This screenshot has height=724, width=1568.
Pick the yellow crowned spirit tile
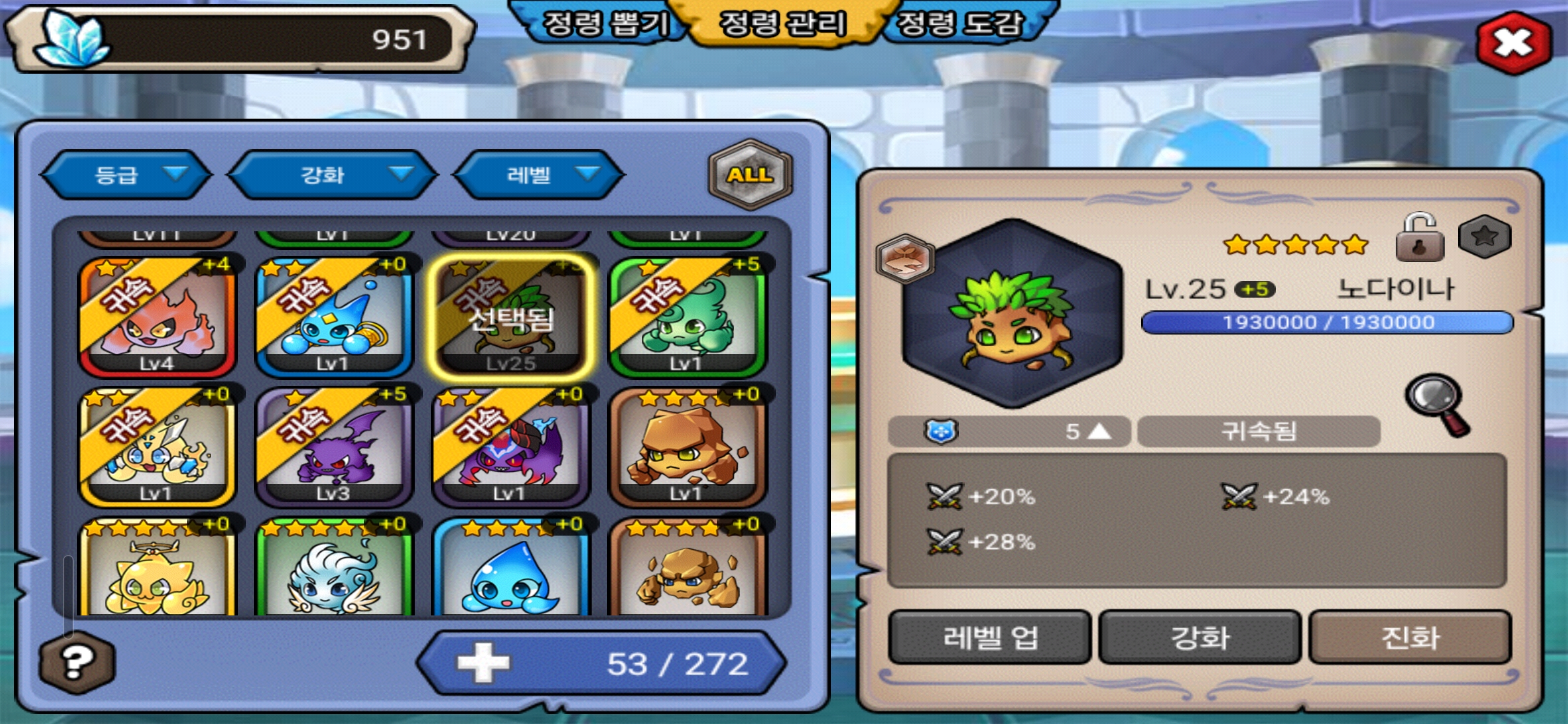pos(157,568)
